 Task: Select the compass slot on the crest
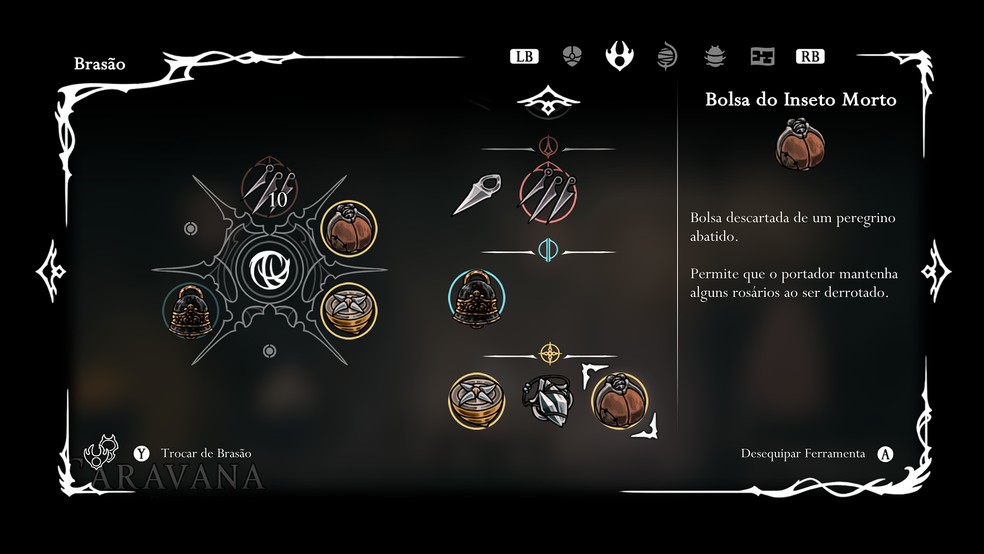tap(349, 312)
